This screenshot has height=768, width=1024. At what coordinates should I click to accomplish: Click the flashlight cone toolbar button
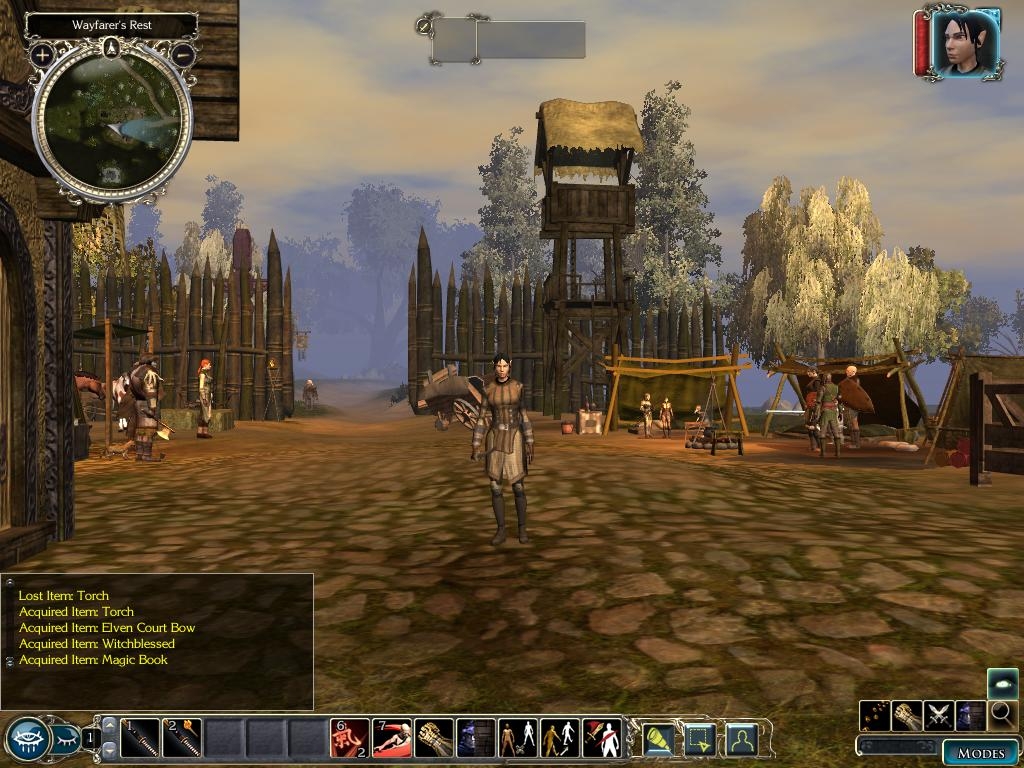[657, 739]
